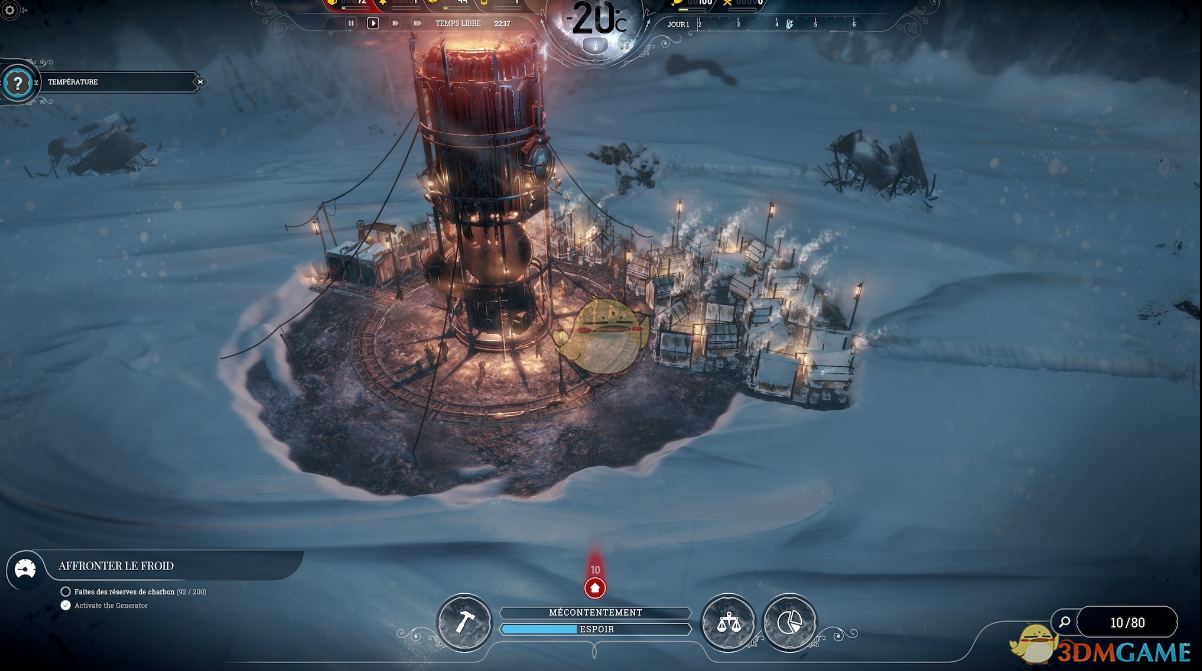Set game to normal play speed
The image size is (1202, 671).
pos(373,22)
